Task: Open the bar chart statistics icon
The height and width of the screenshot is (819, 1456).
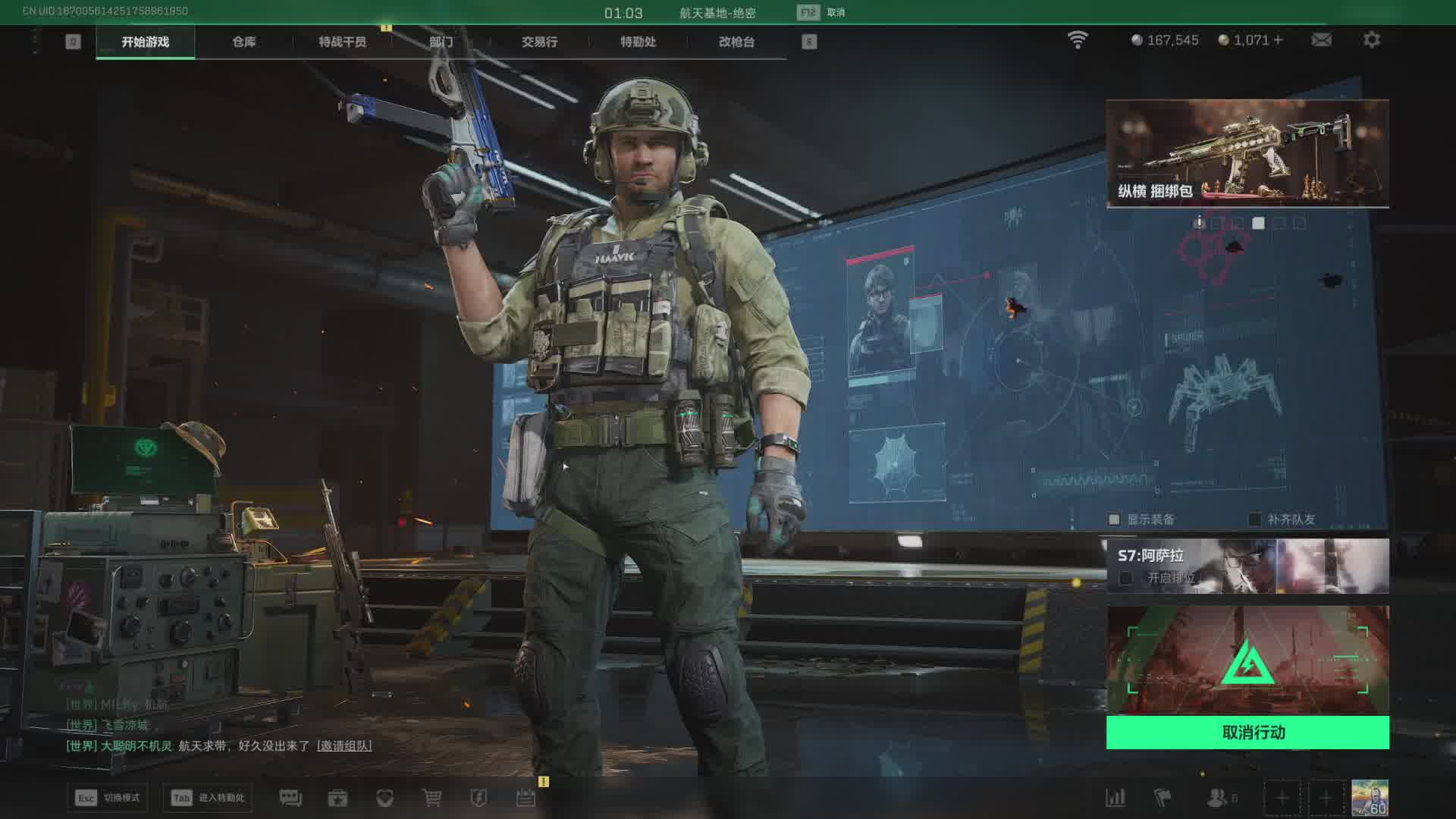Action: click(1116, 798)
